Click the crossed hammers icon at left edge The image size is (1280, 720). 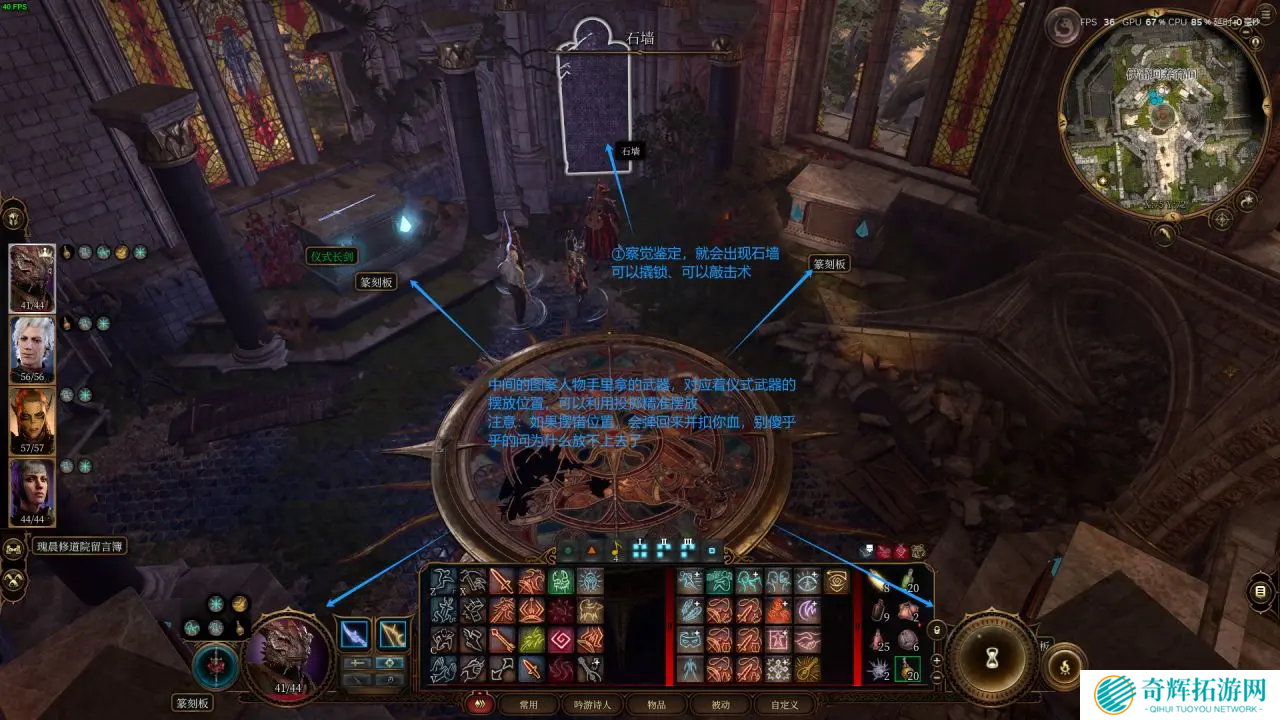pyautogui.click(x=14, y=580)
